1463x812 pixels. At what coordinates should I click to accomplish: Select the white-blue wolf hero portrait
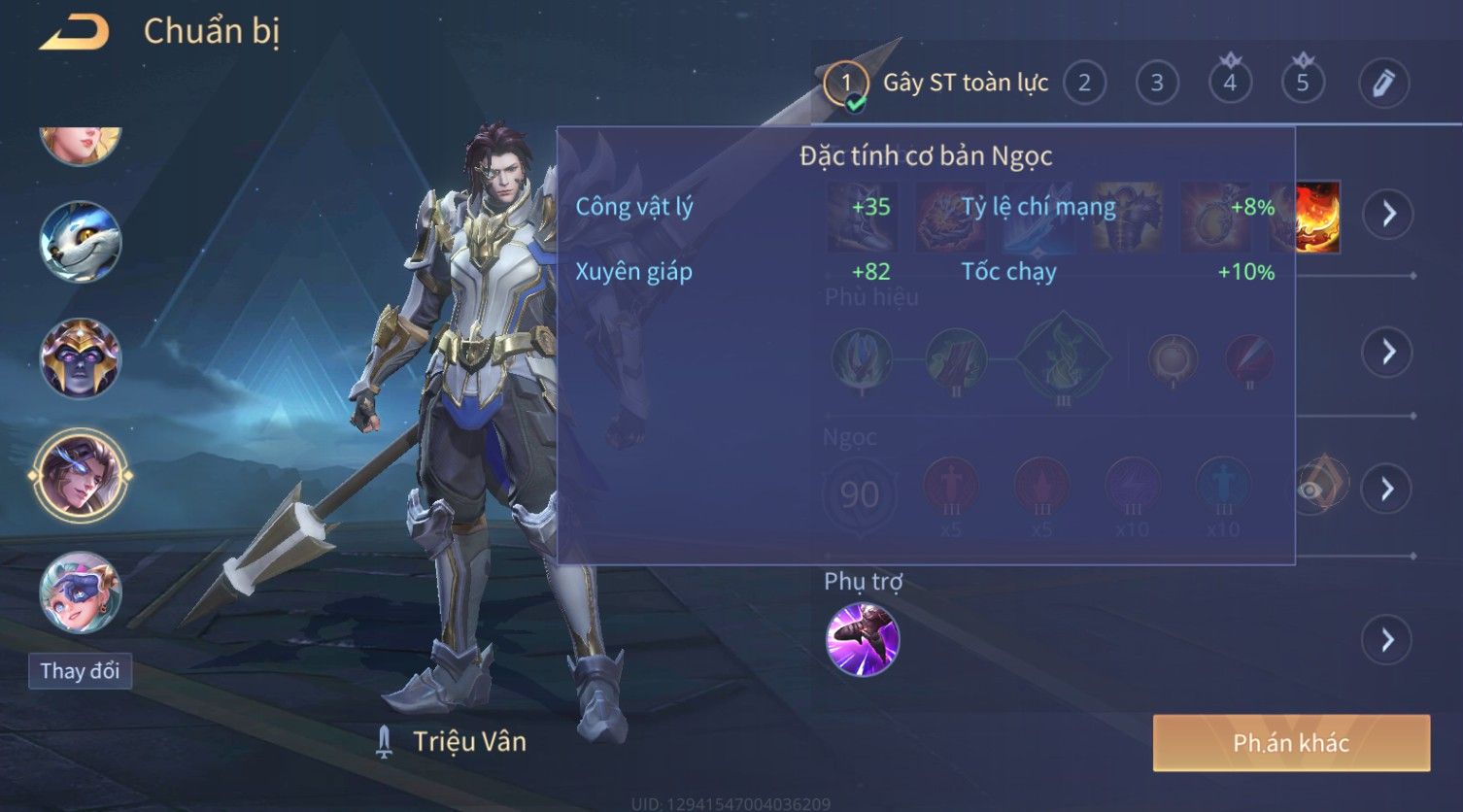coord(81,242)
